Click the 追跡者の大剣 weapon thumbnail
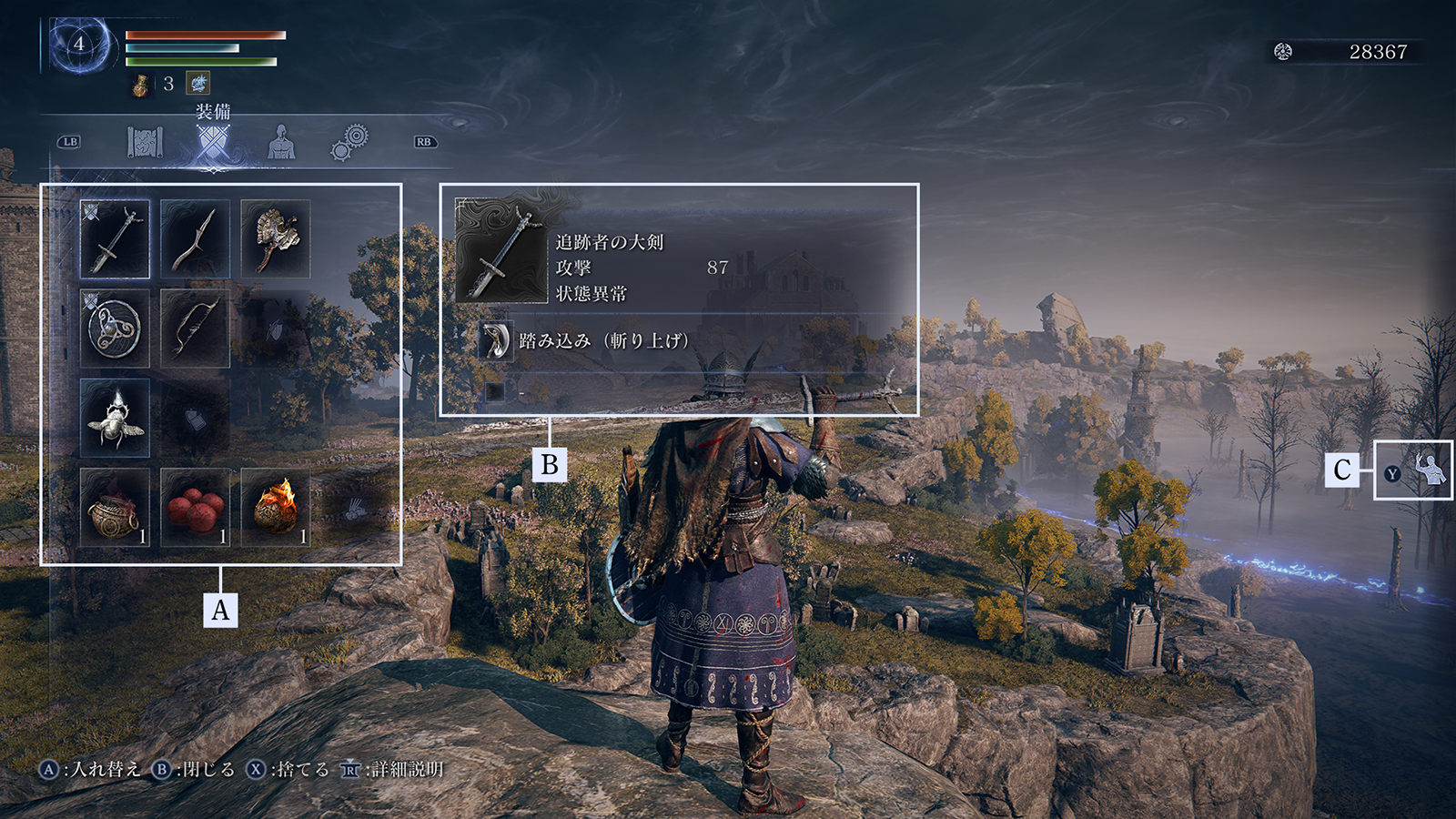 click(x=500, y=250)
